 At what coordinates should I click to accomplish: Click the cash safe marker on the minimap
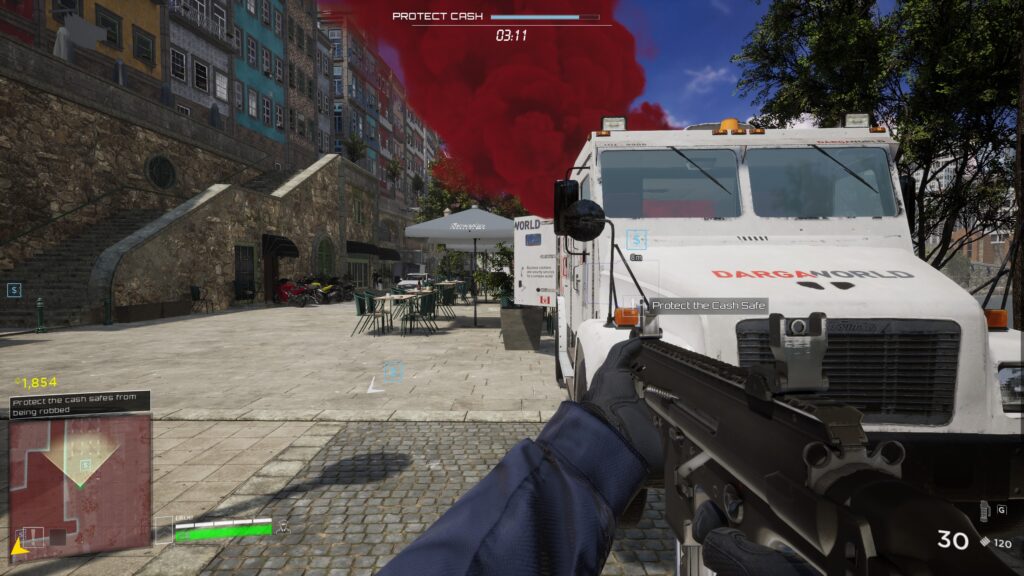click(86, 463)
